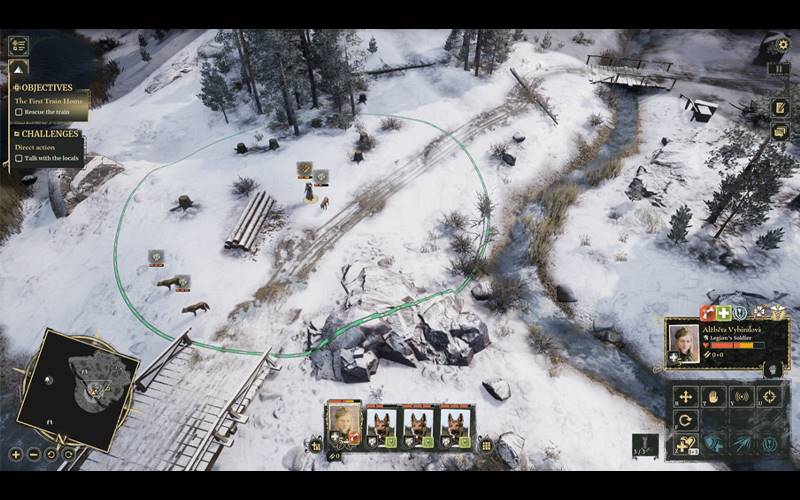Open the objectives list button
Viewport: 800px width, 500px height.
[x=18, y=46]
